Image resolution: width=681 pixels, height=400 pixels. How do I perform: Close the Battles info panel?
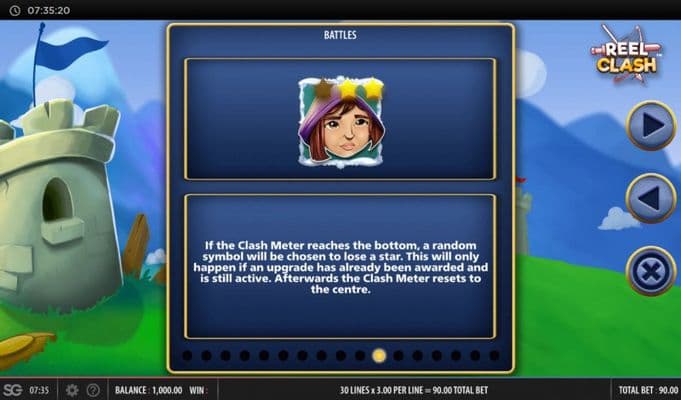[651, 271]
